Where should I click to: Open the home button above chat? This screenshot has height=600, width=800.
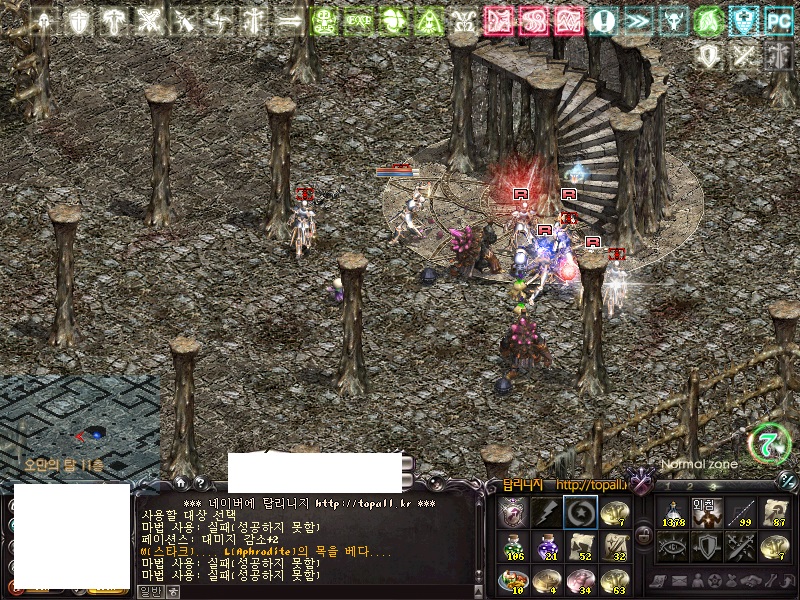(179, 483)
